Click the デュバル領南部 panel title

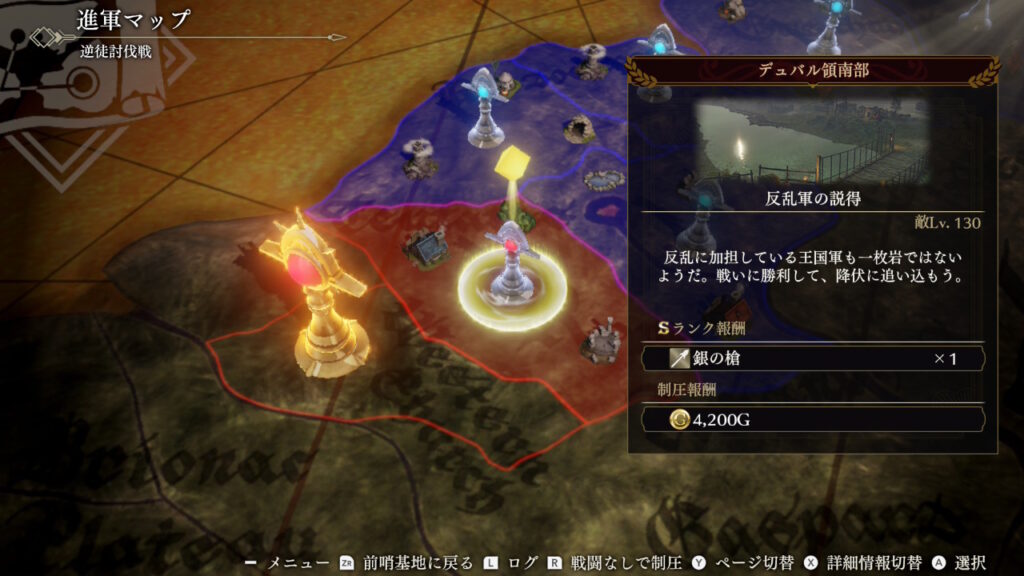[x=812, y=71]
